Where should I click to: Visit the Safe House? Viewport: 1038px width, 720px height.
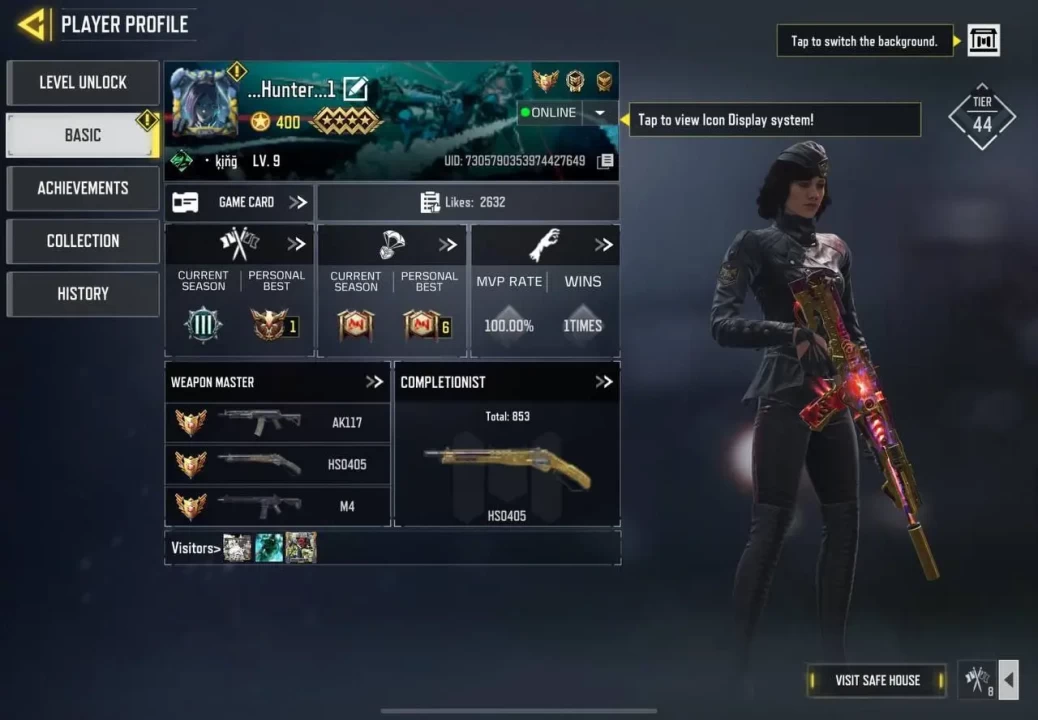point(877,680)
